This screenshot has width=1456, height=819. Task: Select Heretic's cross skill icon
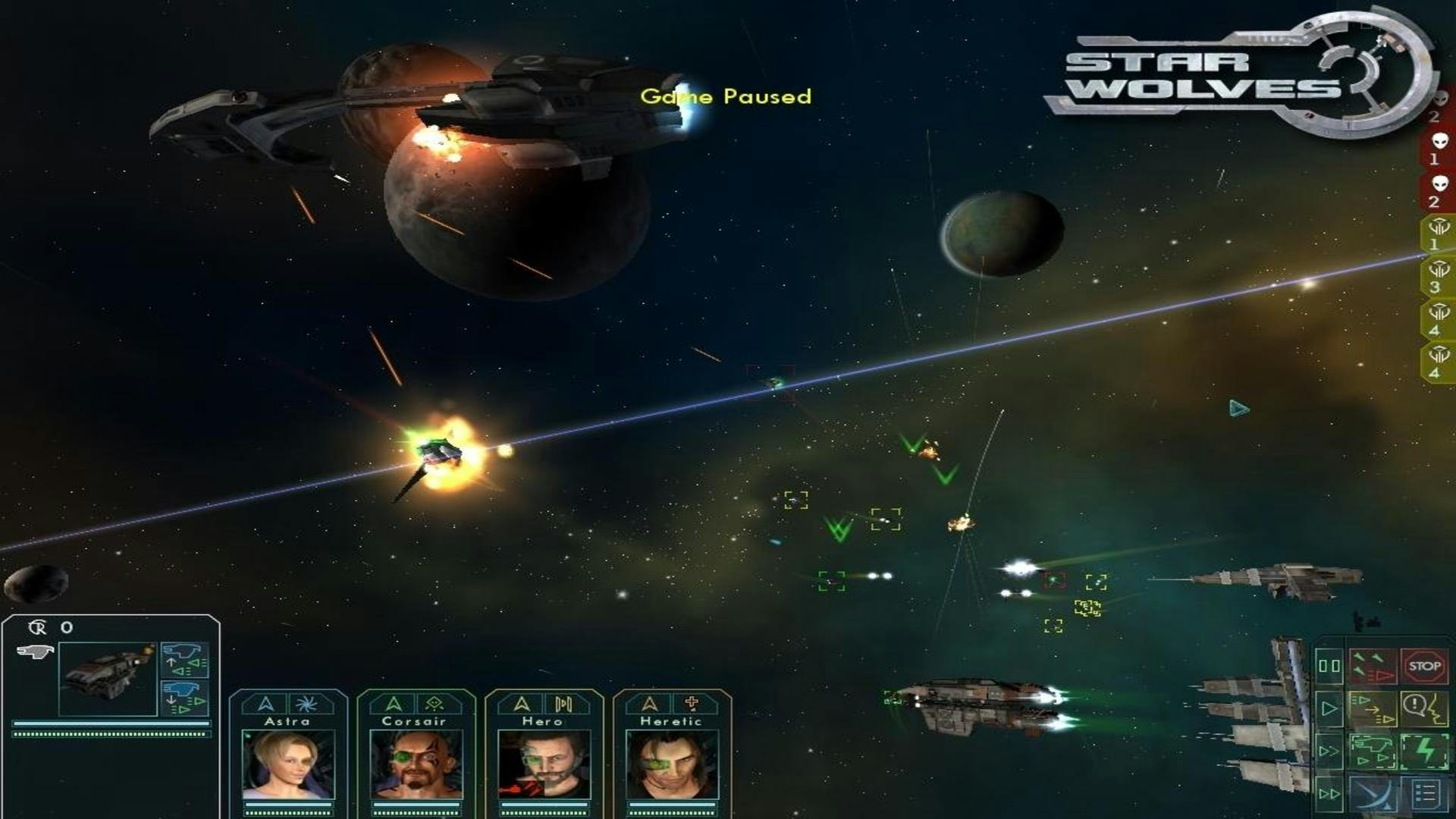point(692,702)
